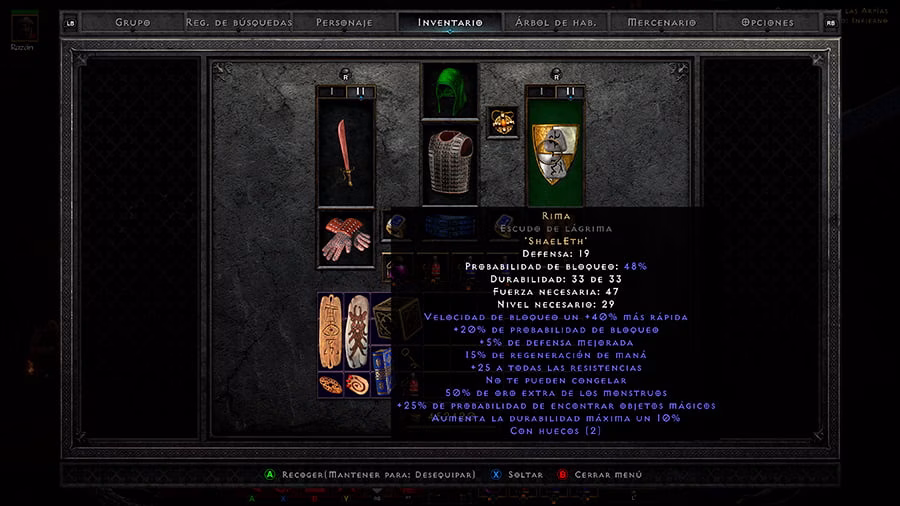Open the Mercenario tab
This screenshot has width=900, height=506.
pos(662,22)
